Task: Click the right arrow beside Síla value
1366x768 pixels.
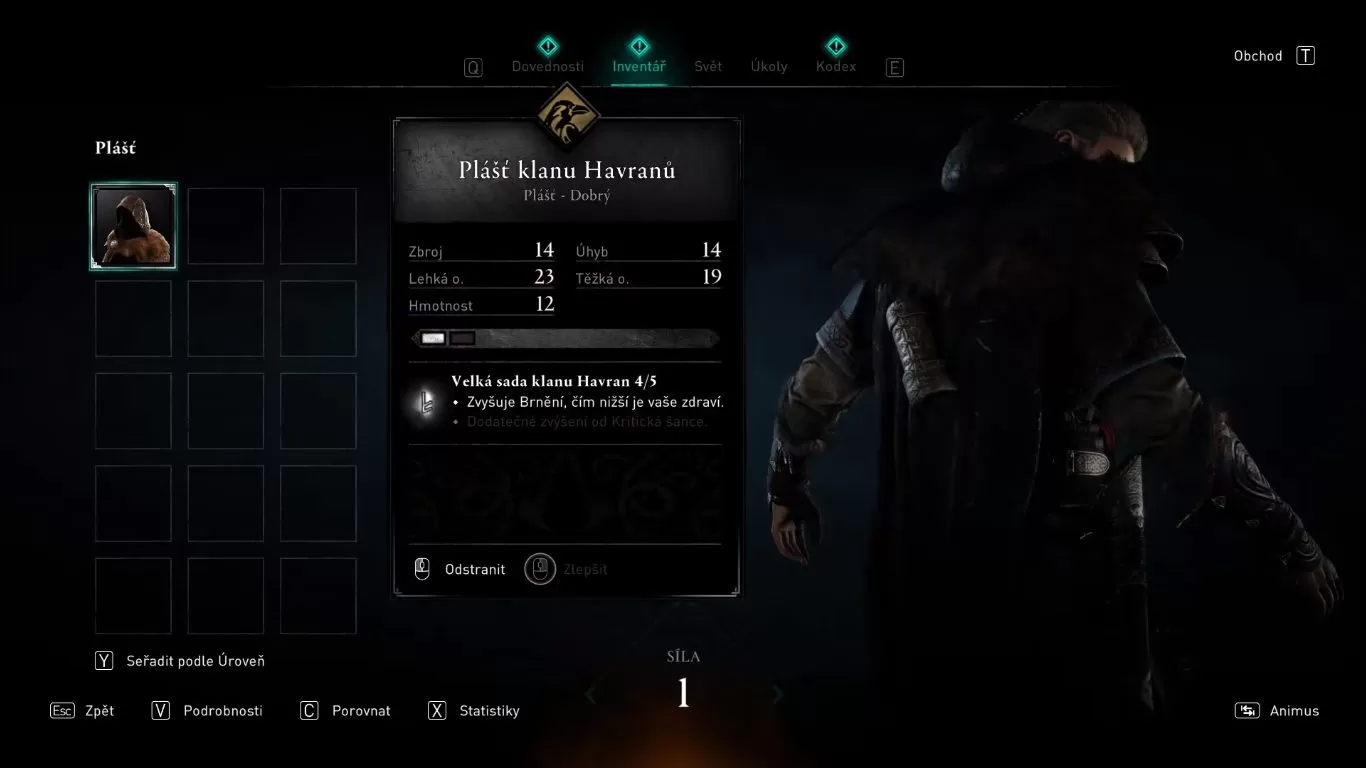Action: point(778,693)
